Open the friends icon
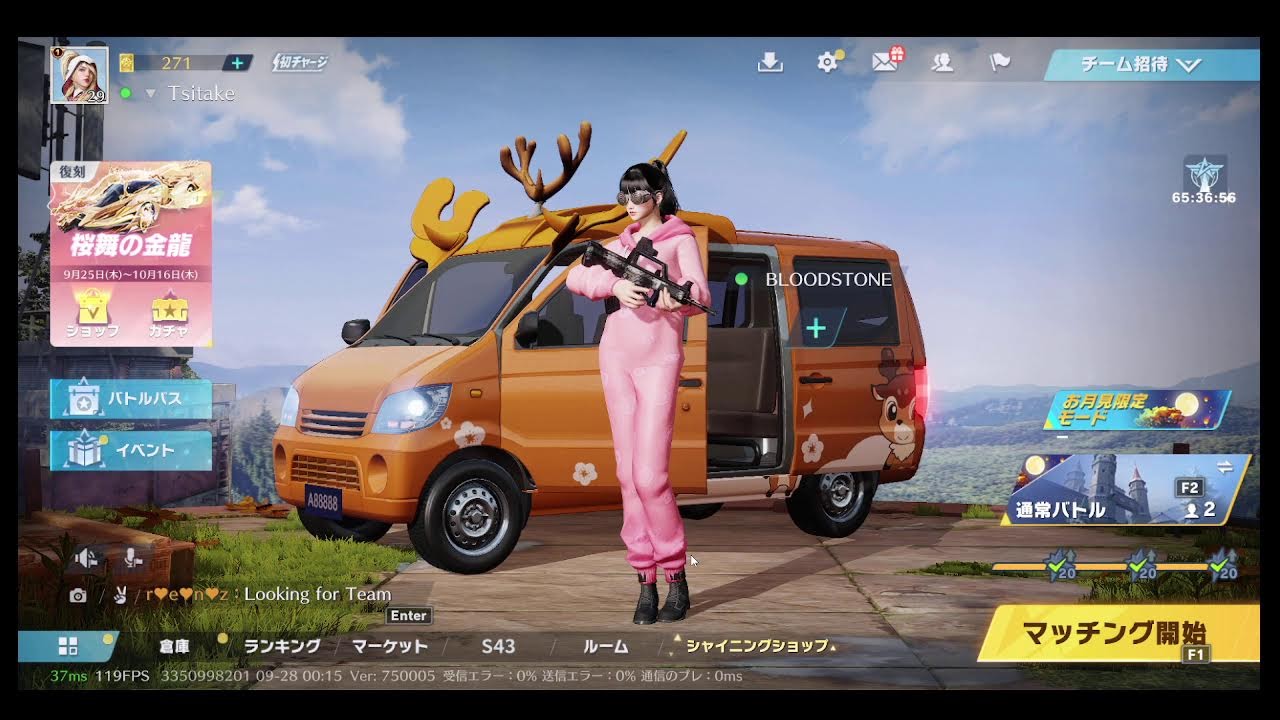 942,63
